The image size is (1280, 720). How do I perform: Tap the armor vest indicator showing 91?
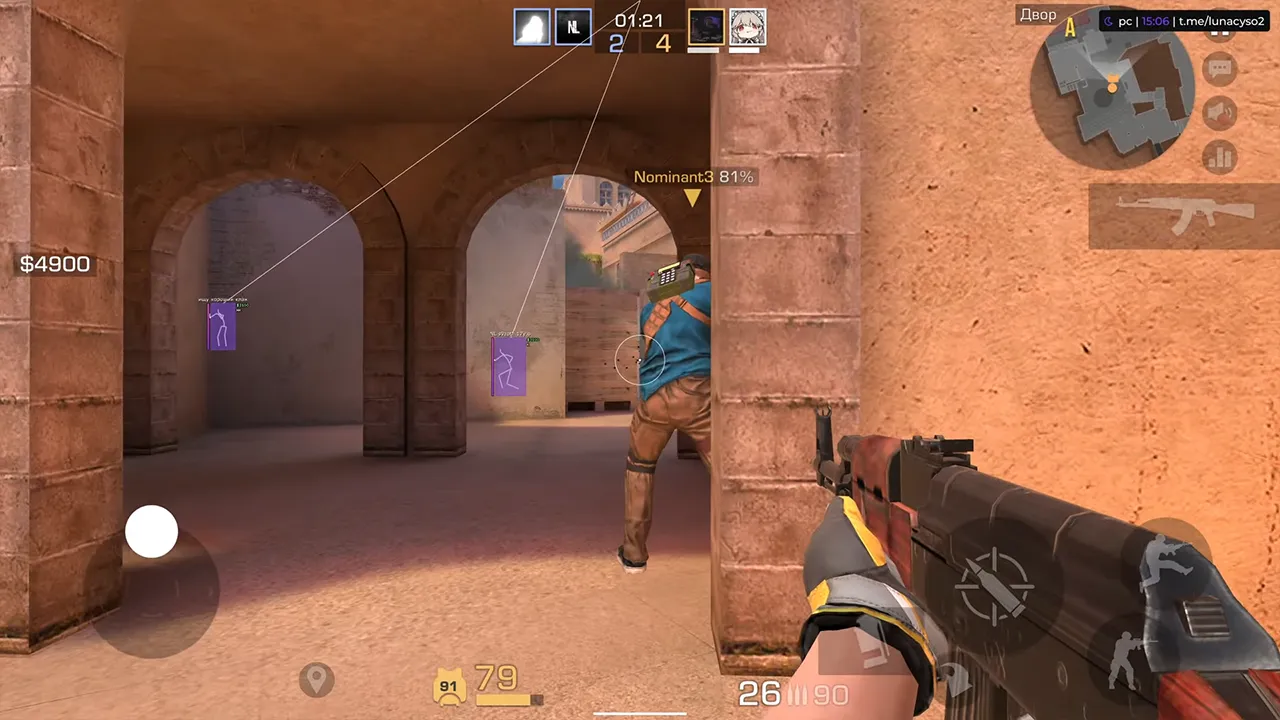(448, 684)
